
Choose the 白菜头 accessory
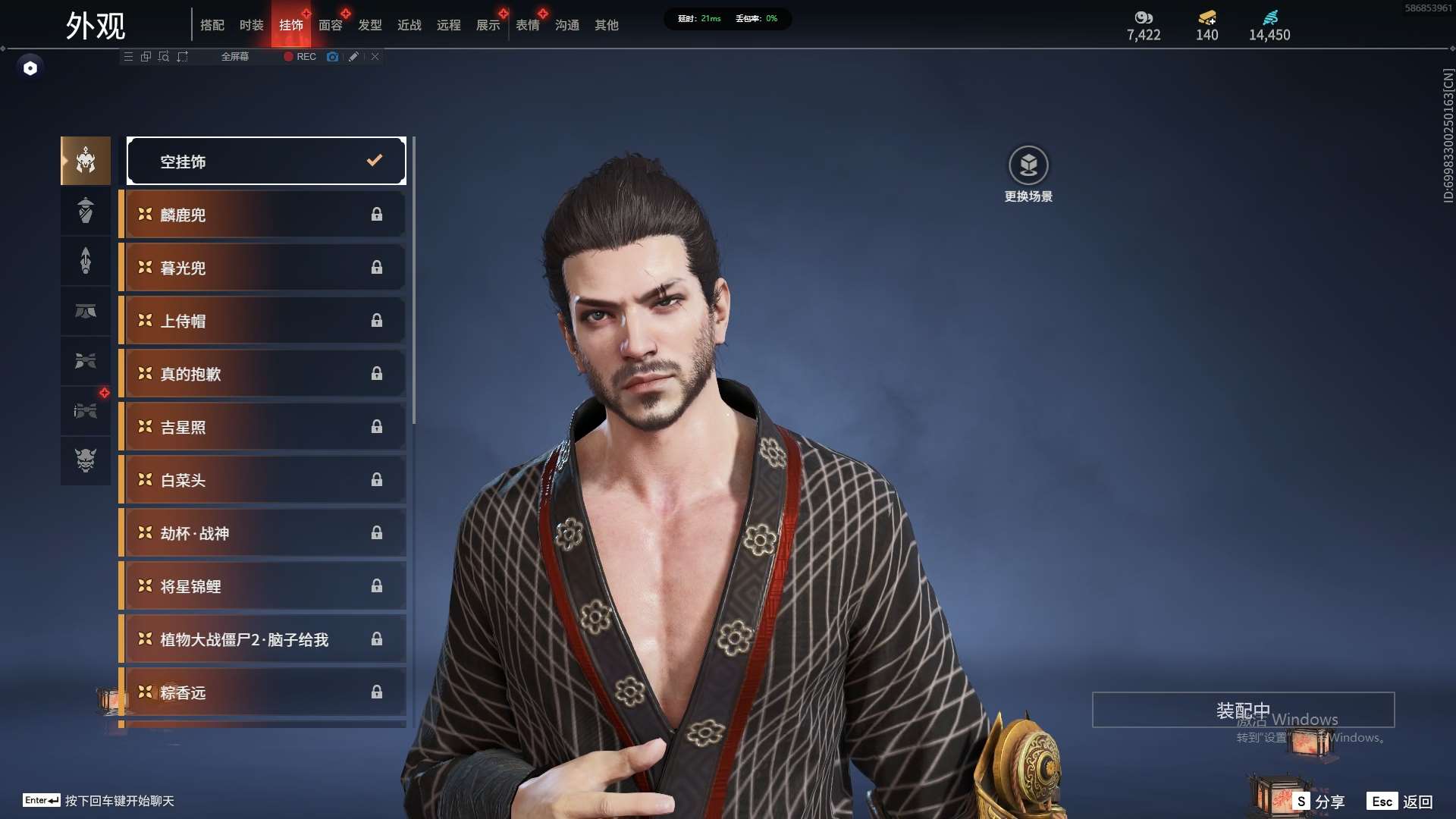tap(262, 480)
